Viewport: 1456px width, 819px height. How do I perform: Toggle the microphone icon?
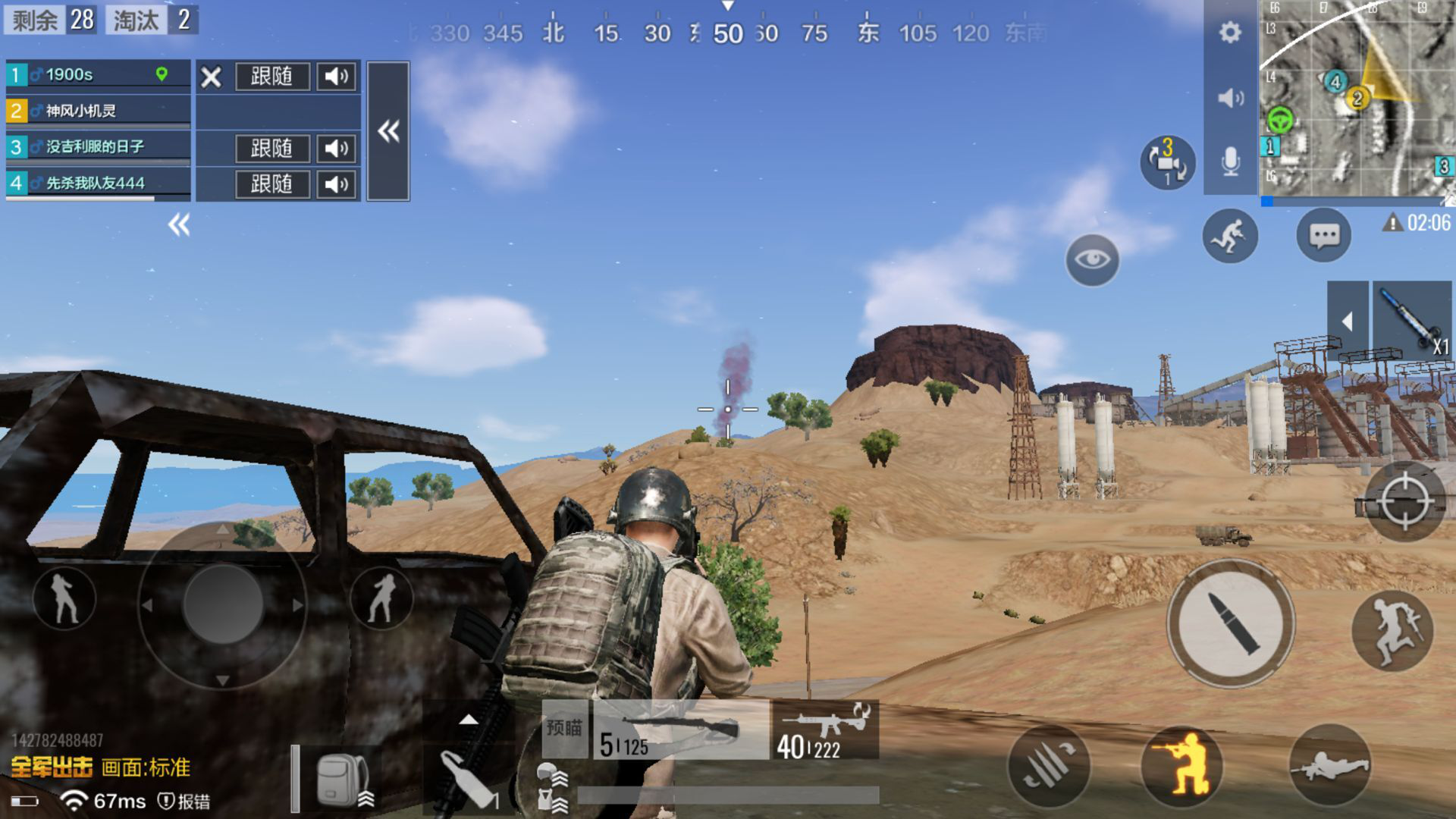1229,162
